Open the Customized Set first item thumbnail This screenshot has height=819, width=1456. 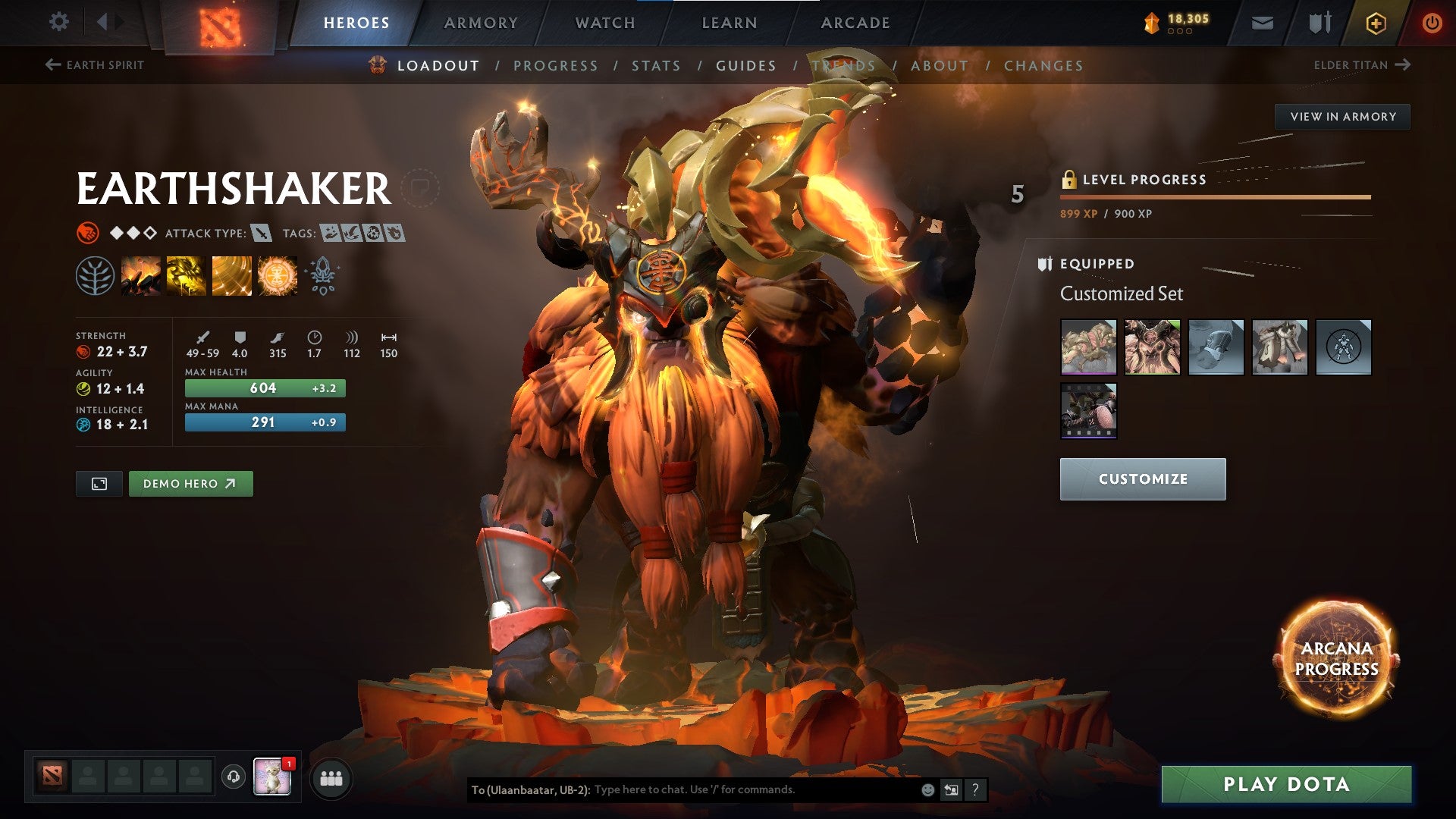tap(1088, 347)
